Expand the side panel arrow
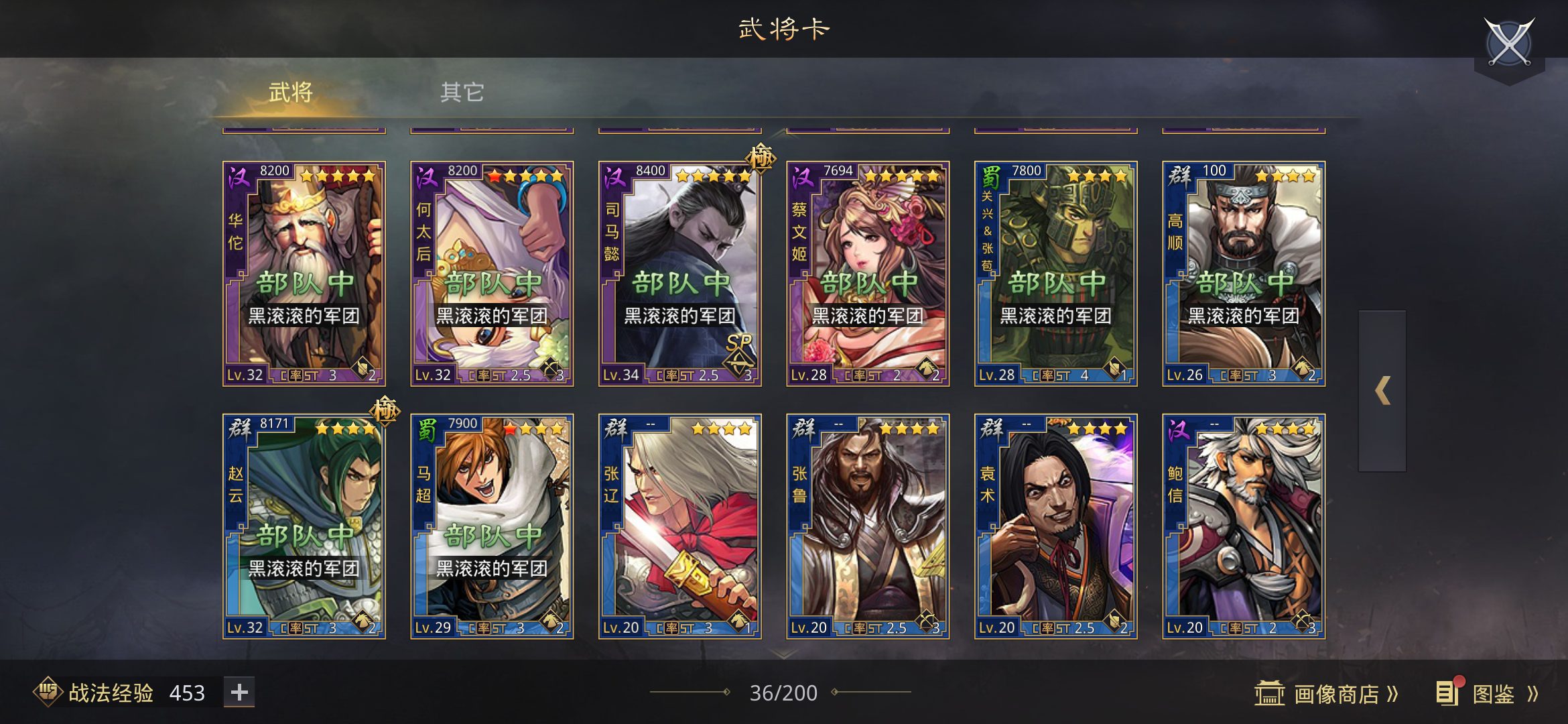This screenshot has width=1568, height=724. 1382,391
